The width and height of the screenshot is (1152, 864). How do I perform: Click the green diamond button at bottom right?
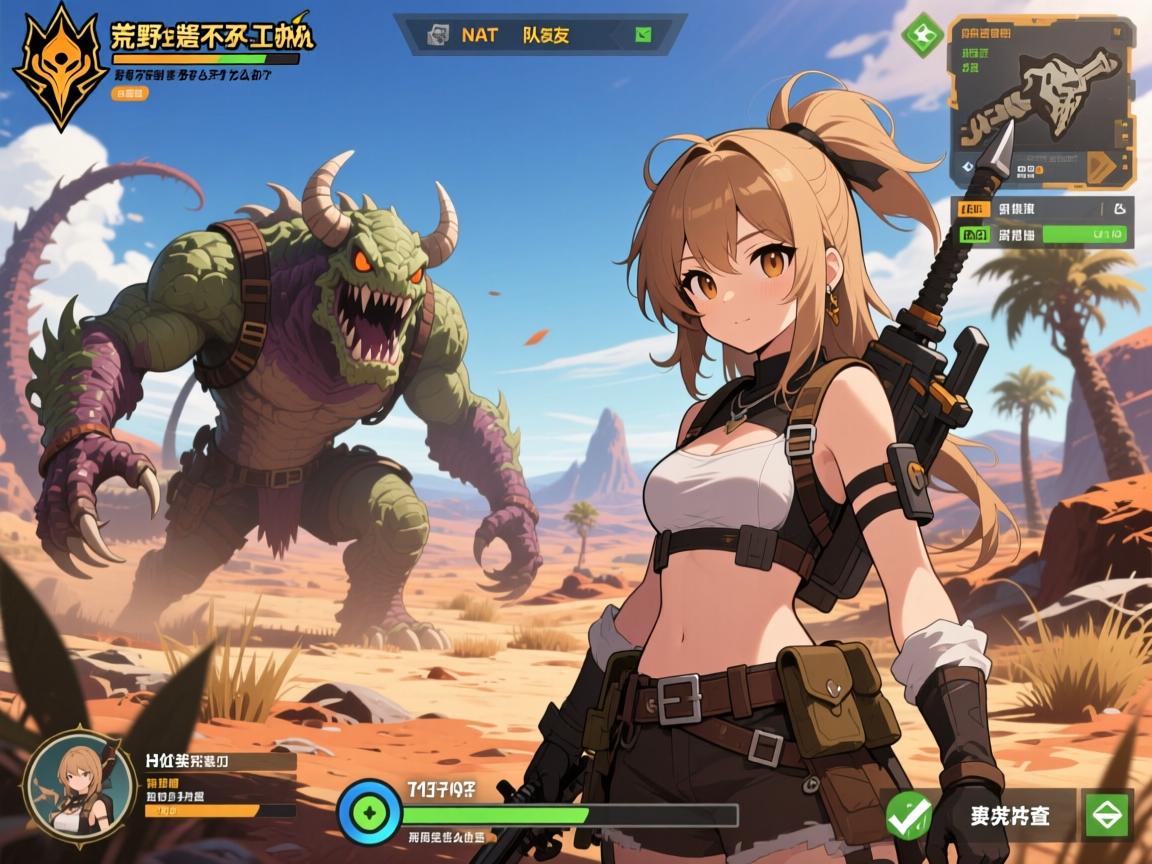1107,815
